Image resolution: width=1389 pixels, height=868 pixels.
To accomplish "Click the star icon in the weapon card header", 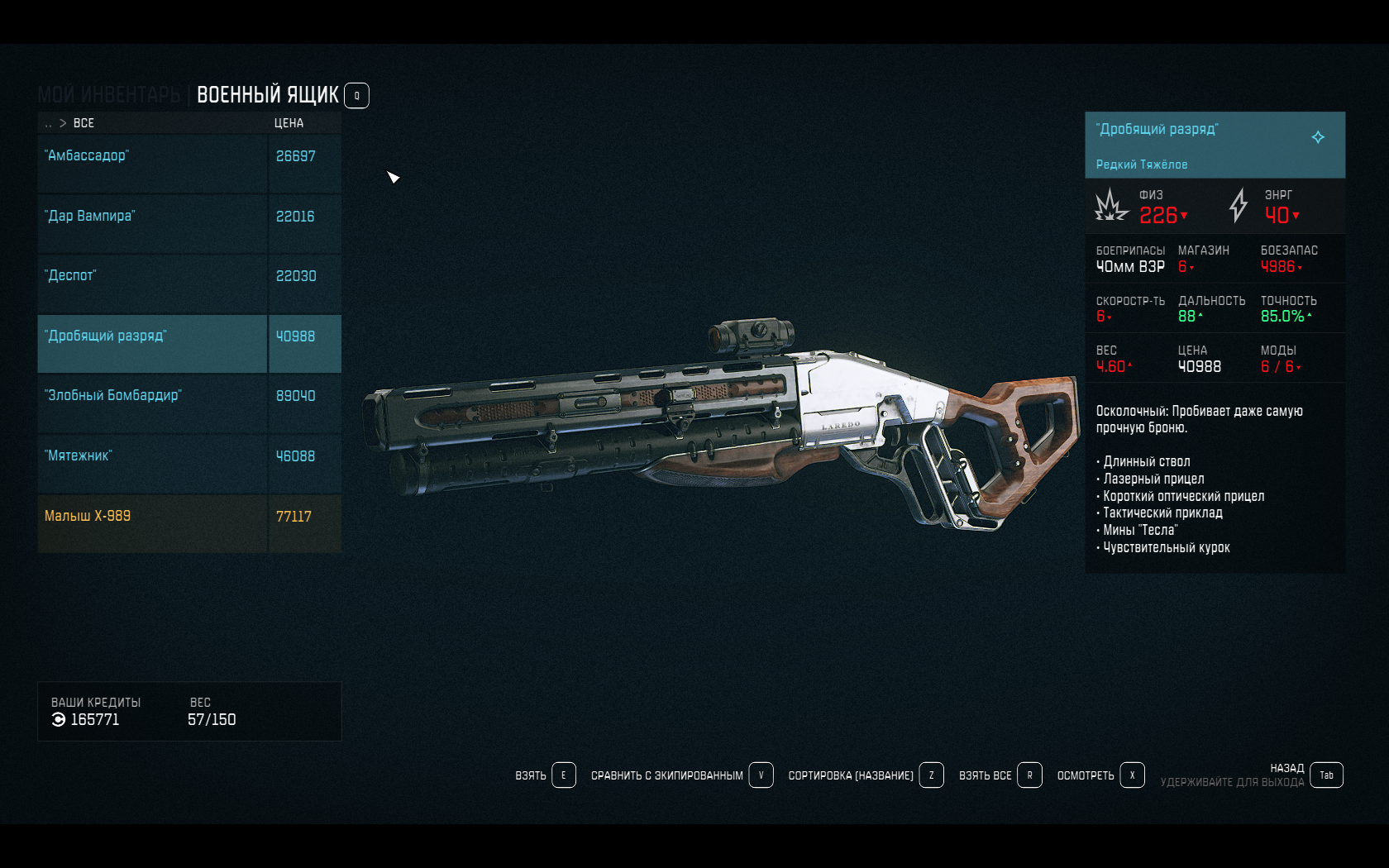I will (x=1318, y=137).
